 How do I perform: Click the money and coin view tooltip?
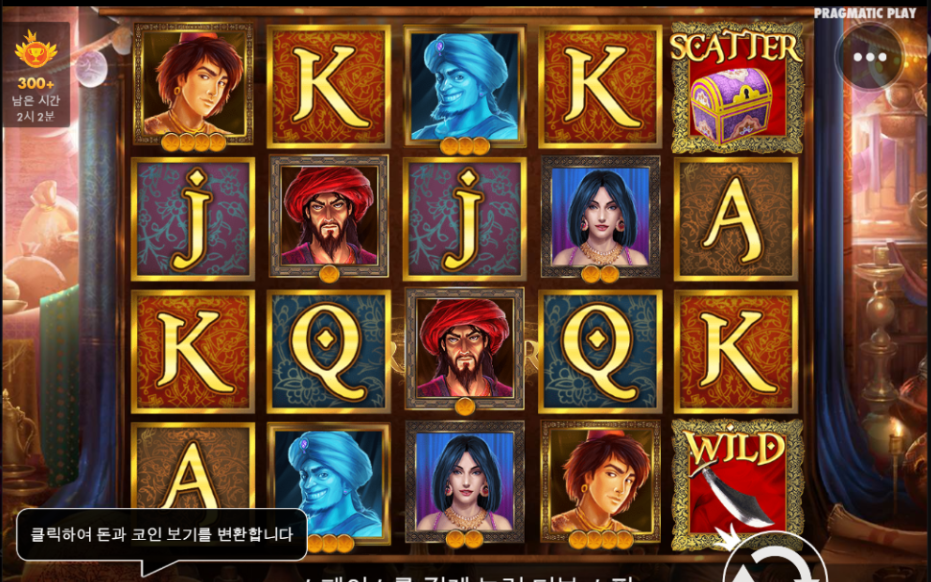[161, 535]
